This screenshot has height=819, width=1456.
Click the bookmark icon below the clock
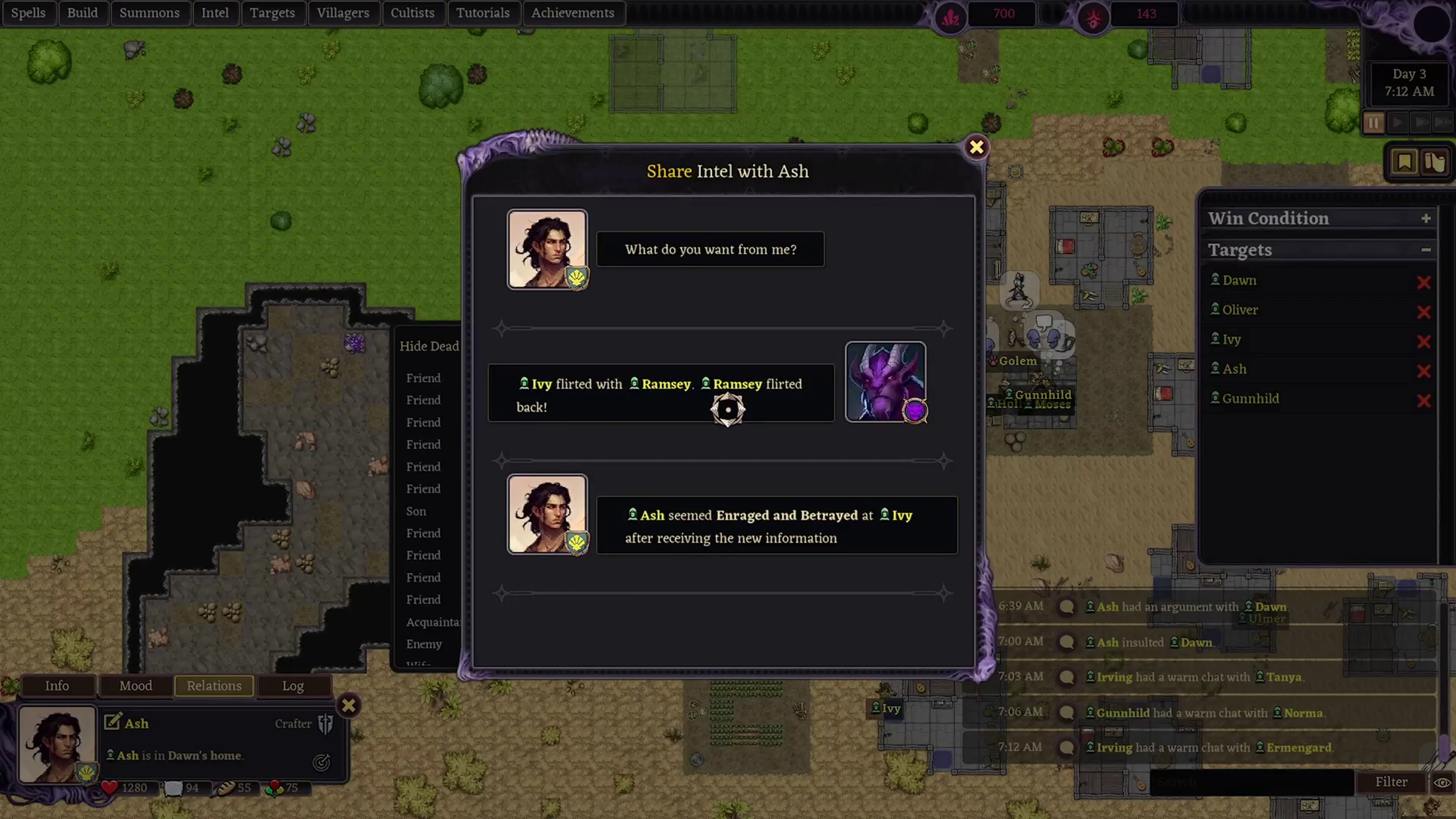tap(1404, 161)
